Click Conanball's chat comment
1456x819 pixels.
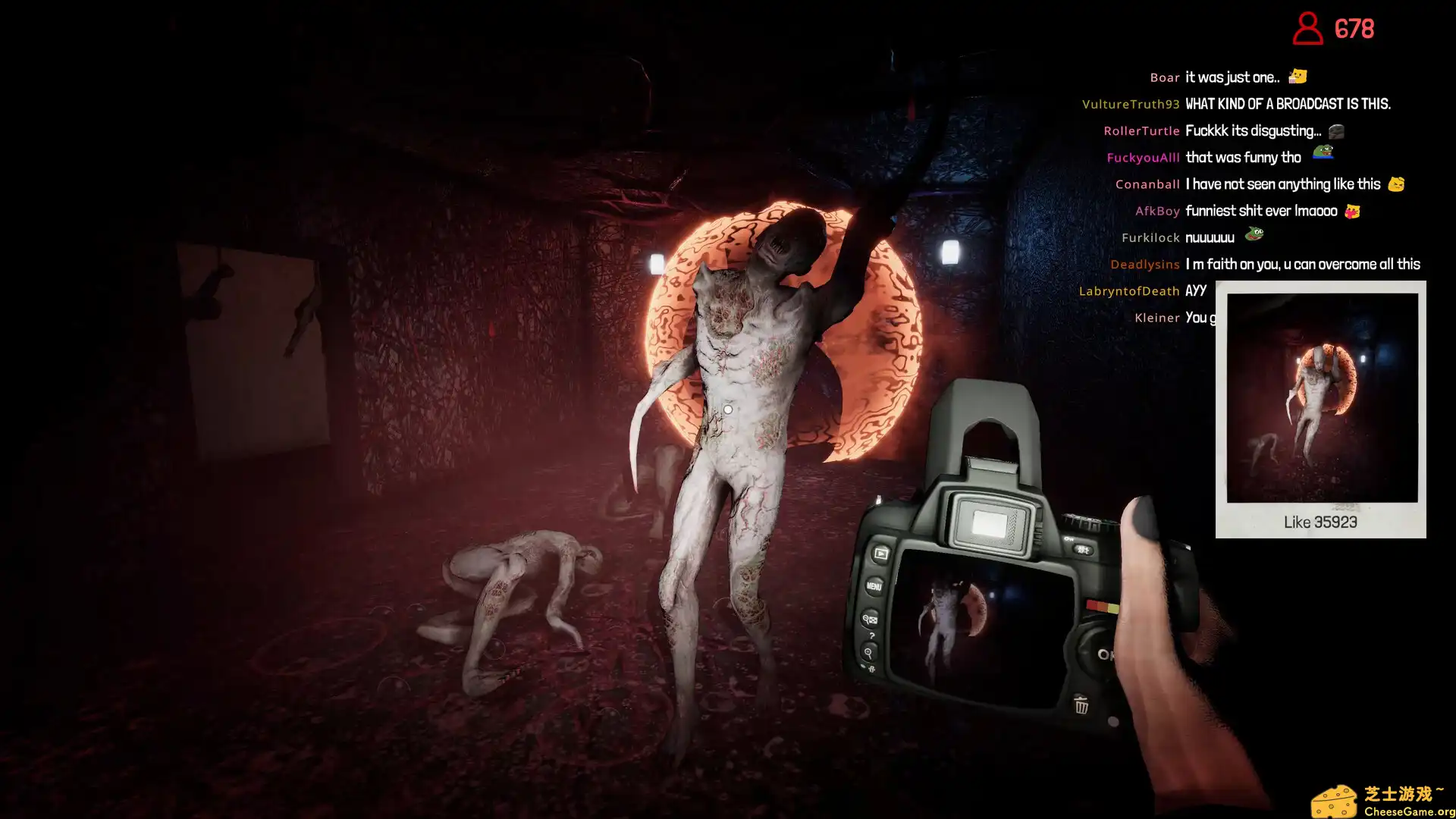1282,184
